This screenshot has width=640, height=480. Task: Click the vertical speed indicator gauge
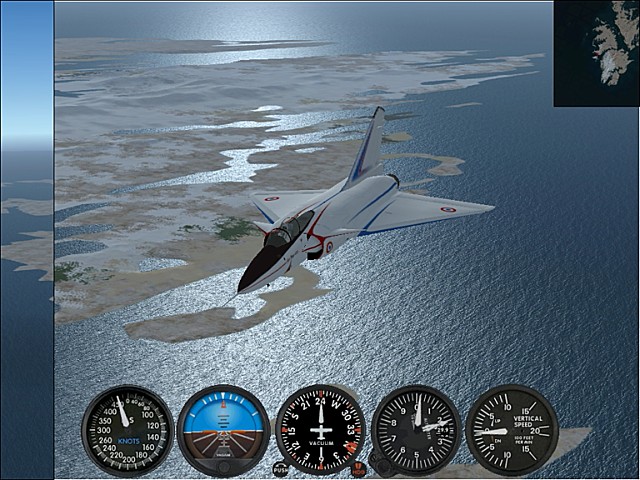pyautogui.click(x=512, y=430)
